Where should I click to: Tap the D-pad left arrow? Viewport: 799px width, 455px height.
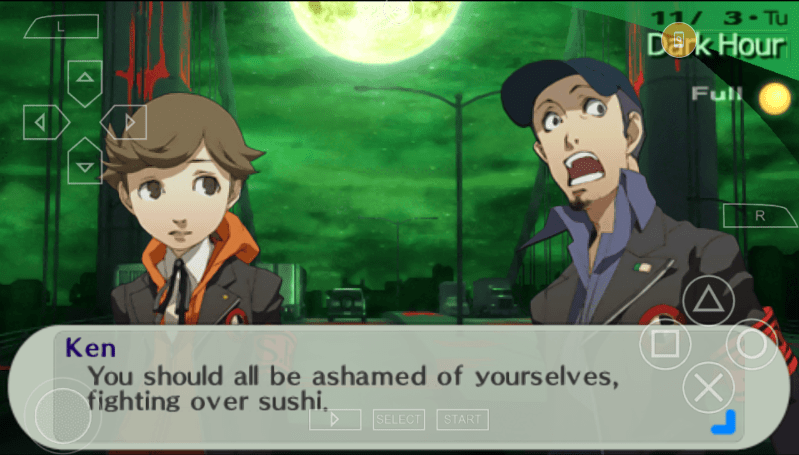click(42, 122)
